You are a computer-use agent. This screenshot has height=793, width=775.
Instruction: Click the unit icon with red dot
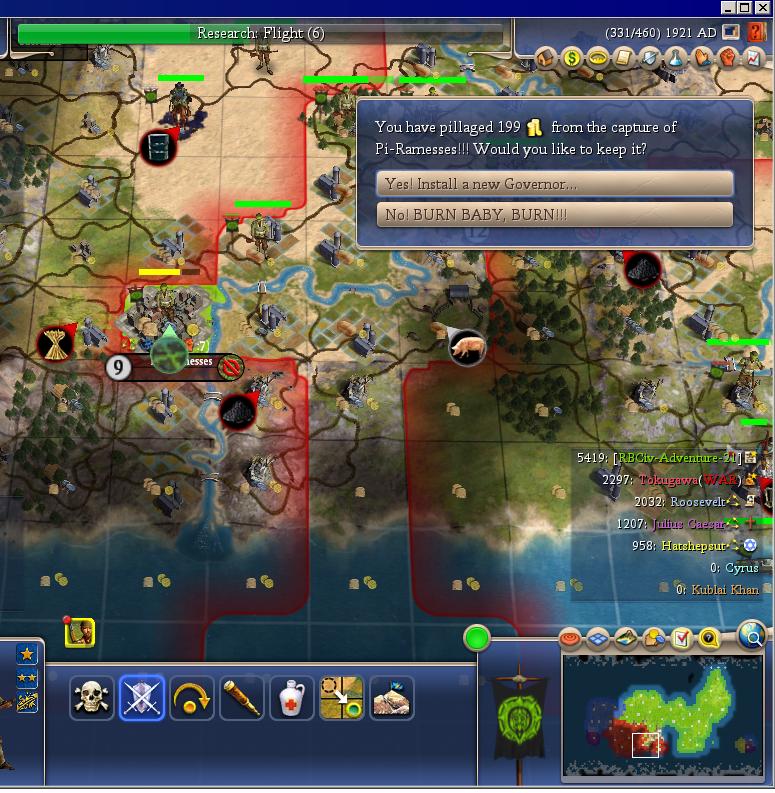80,632
